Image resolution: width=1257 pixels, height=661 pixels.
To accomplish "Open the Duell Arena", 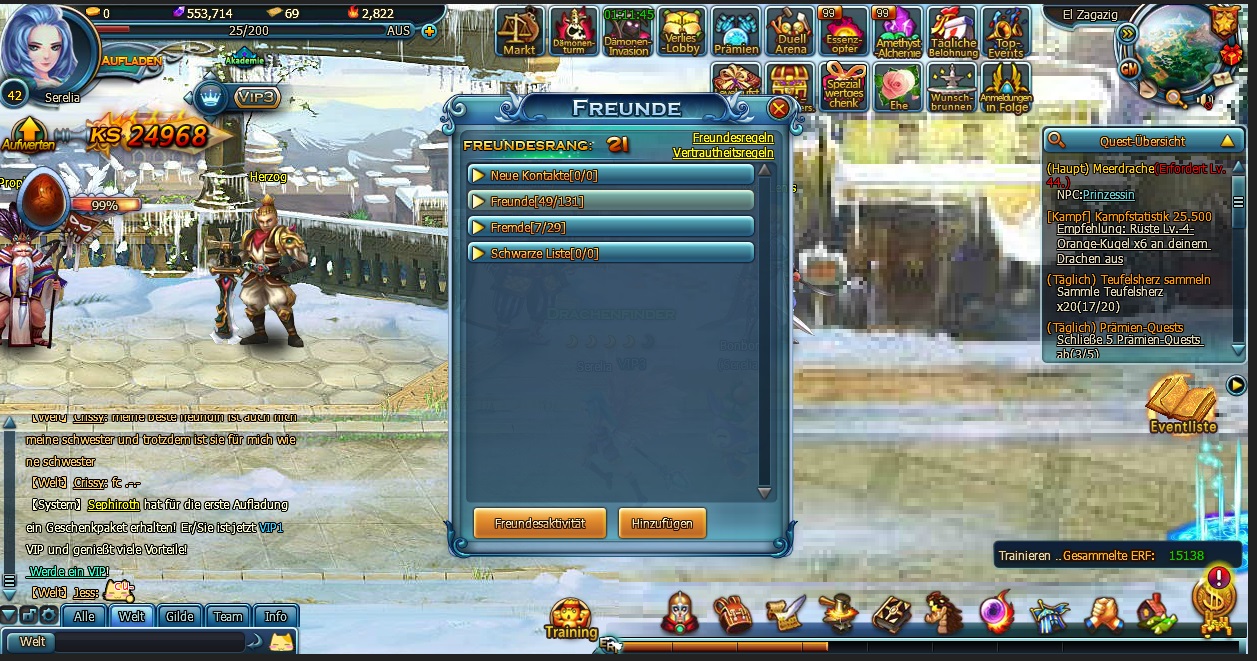I will click(x=790, y=31).
